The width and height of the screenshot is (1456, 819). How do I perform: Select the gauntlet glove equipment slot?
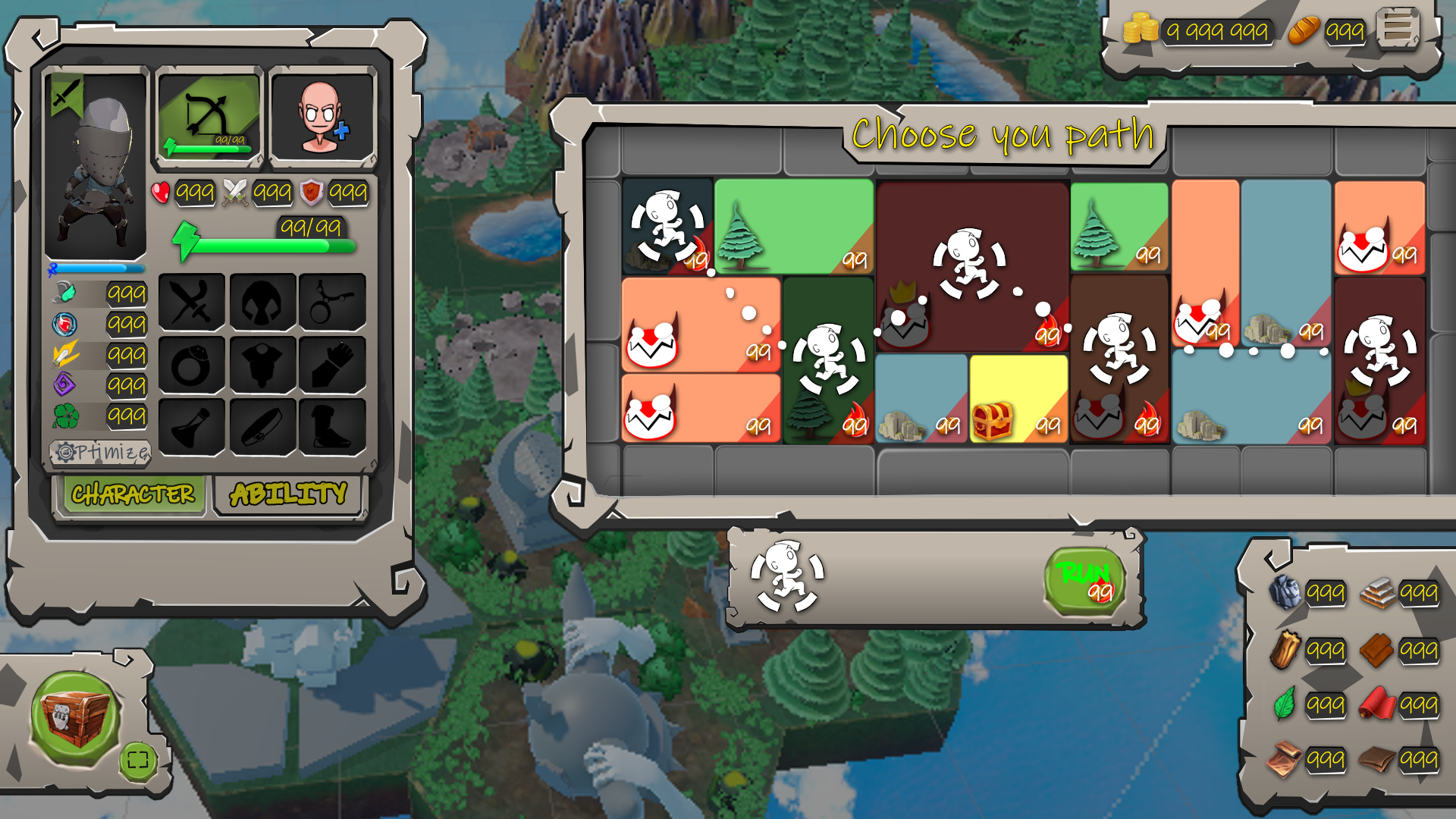click(x=332, y=366)
